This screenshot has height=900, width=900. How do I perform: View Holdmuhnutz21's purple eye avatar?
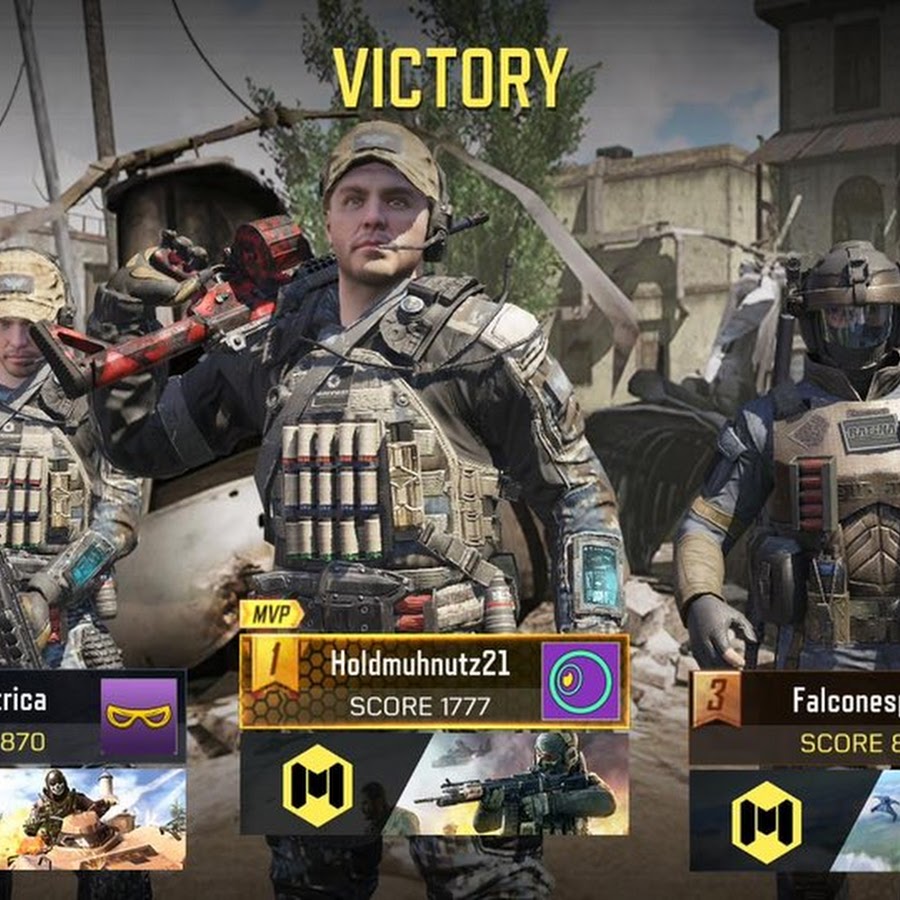click(x=580, y=682)
